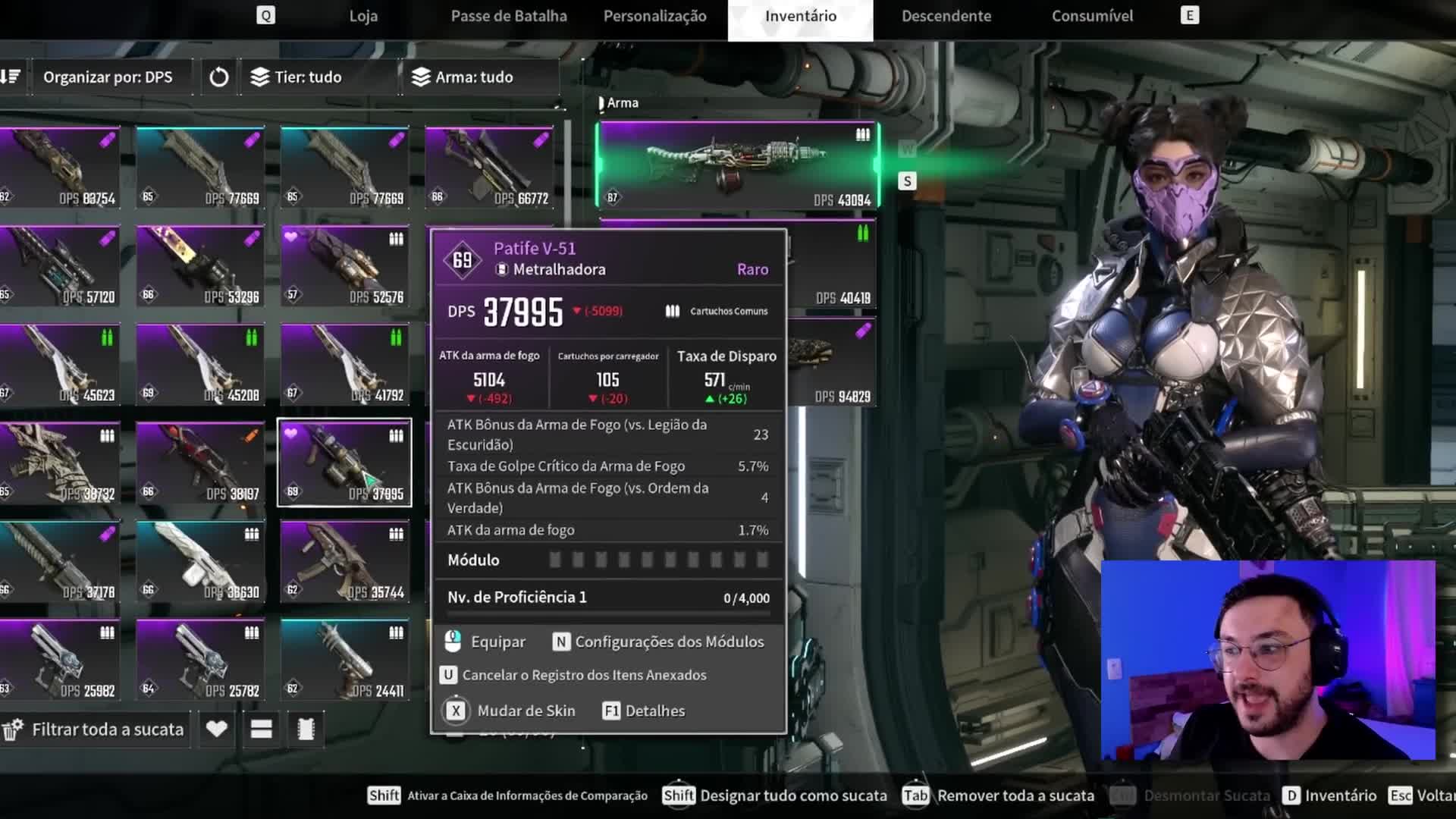
Task: Open the Descendente tab
Action: 946,16
